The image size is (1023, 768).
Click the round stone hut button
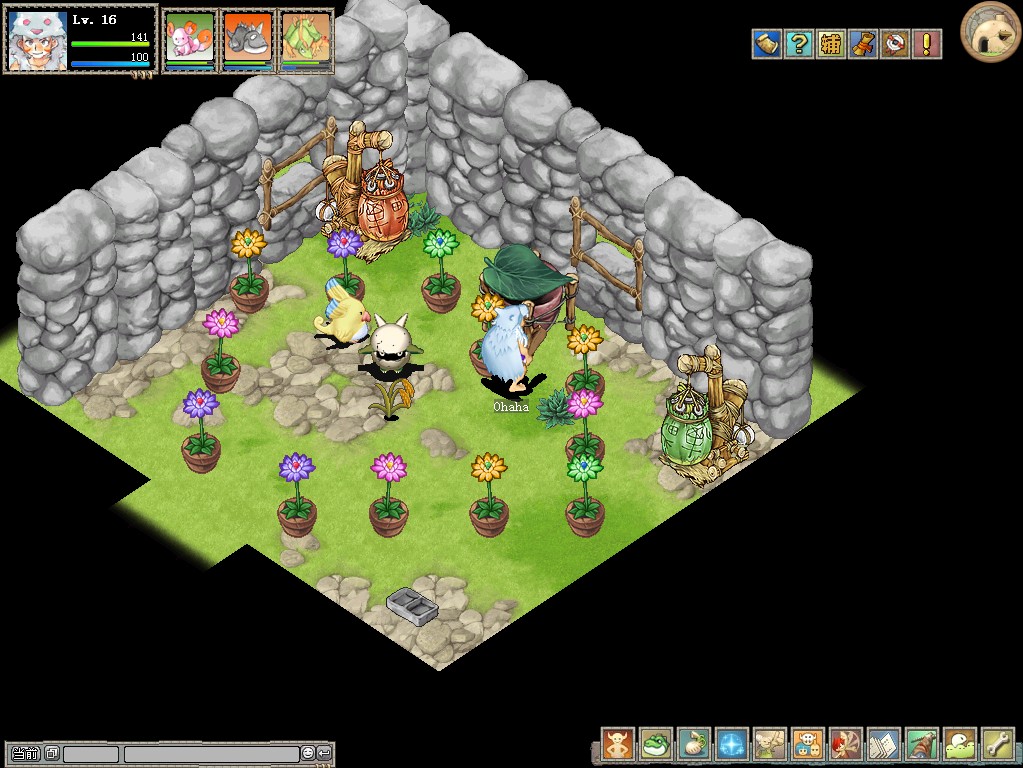coord(990,32)
